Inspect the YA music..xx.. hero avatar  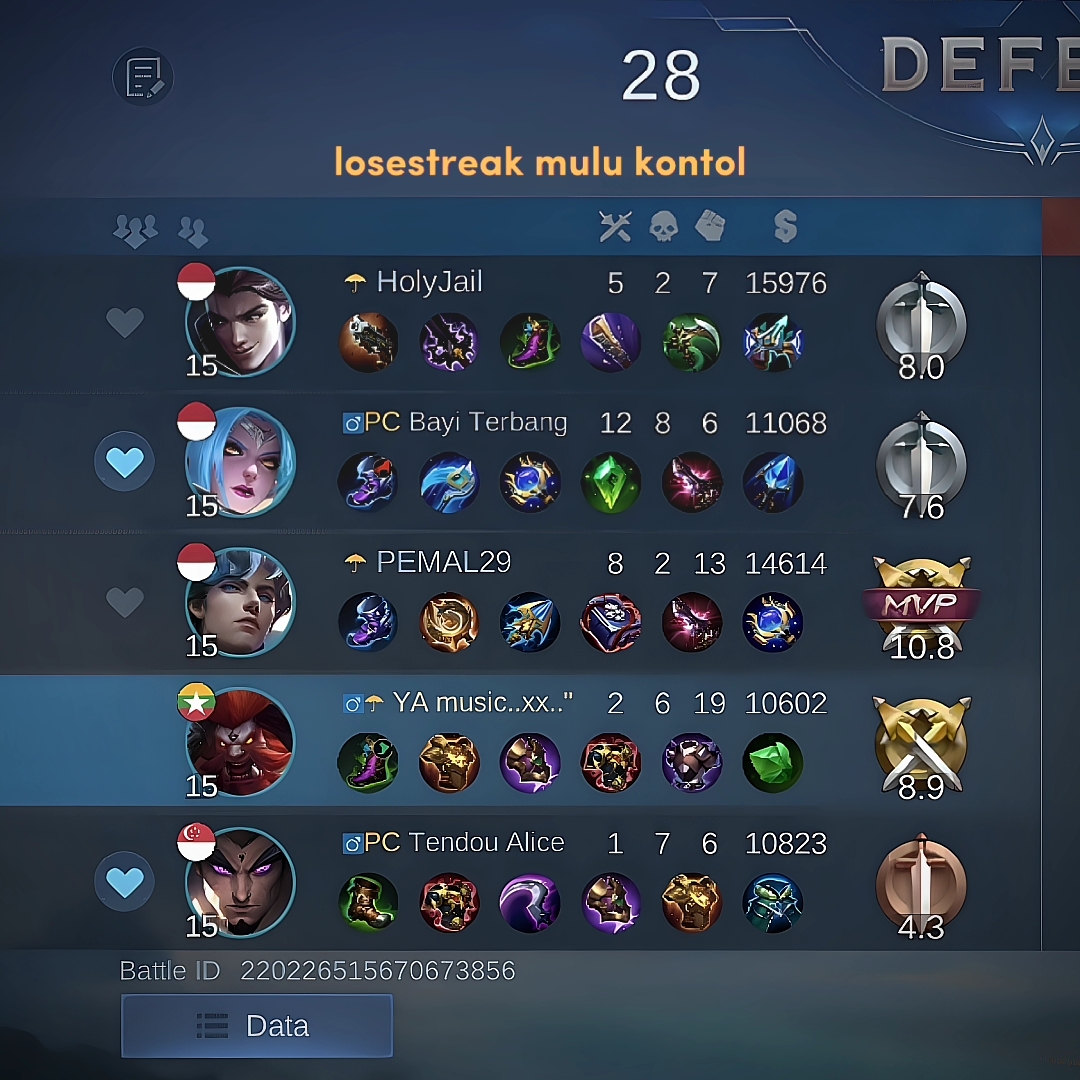click(240, 743)
